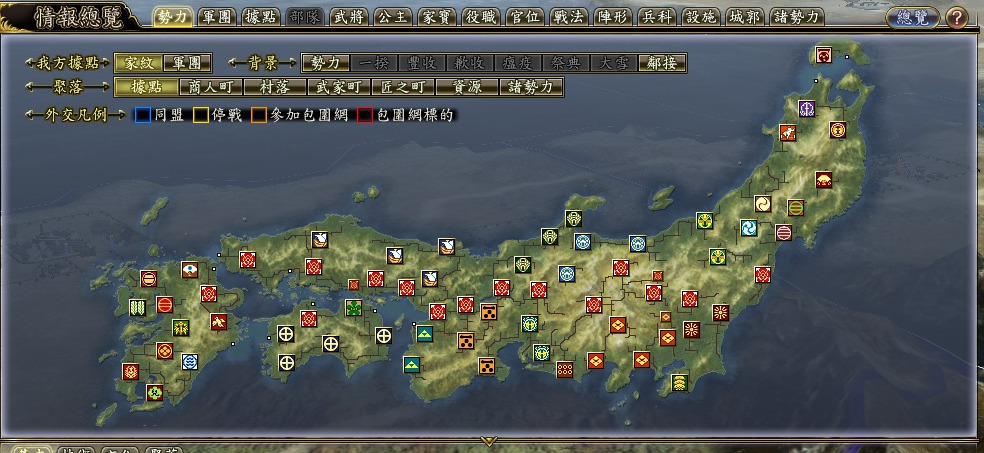Toggle 軍團 display for our bases
984x453 pixels.
(x=187, y=63)
